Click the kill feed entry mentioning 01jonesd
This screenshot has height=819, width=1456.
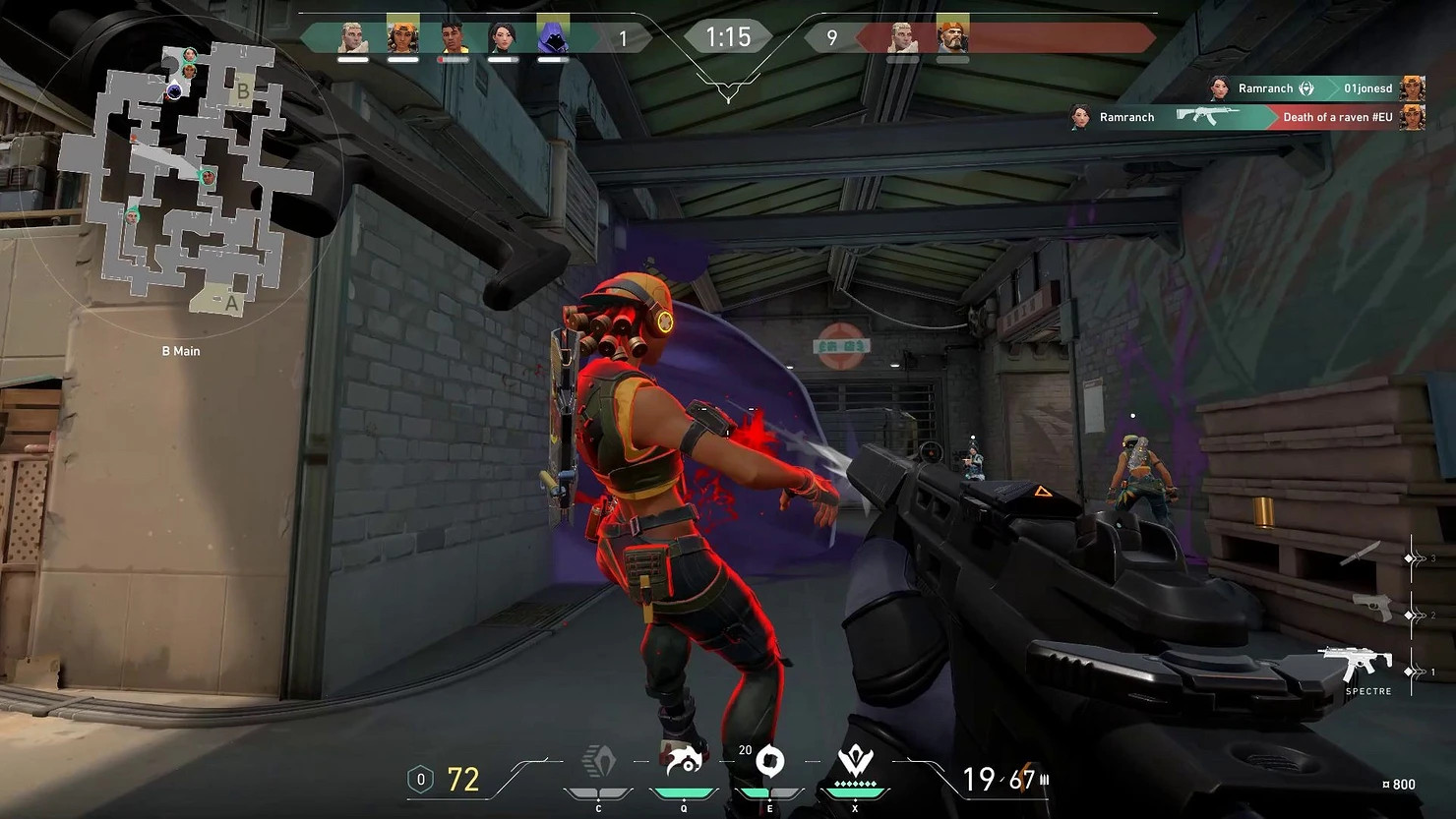[x=1316, y=88]
